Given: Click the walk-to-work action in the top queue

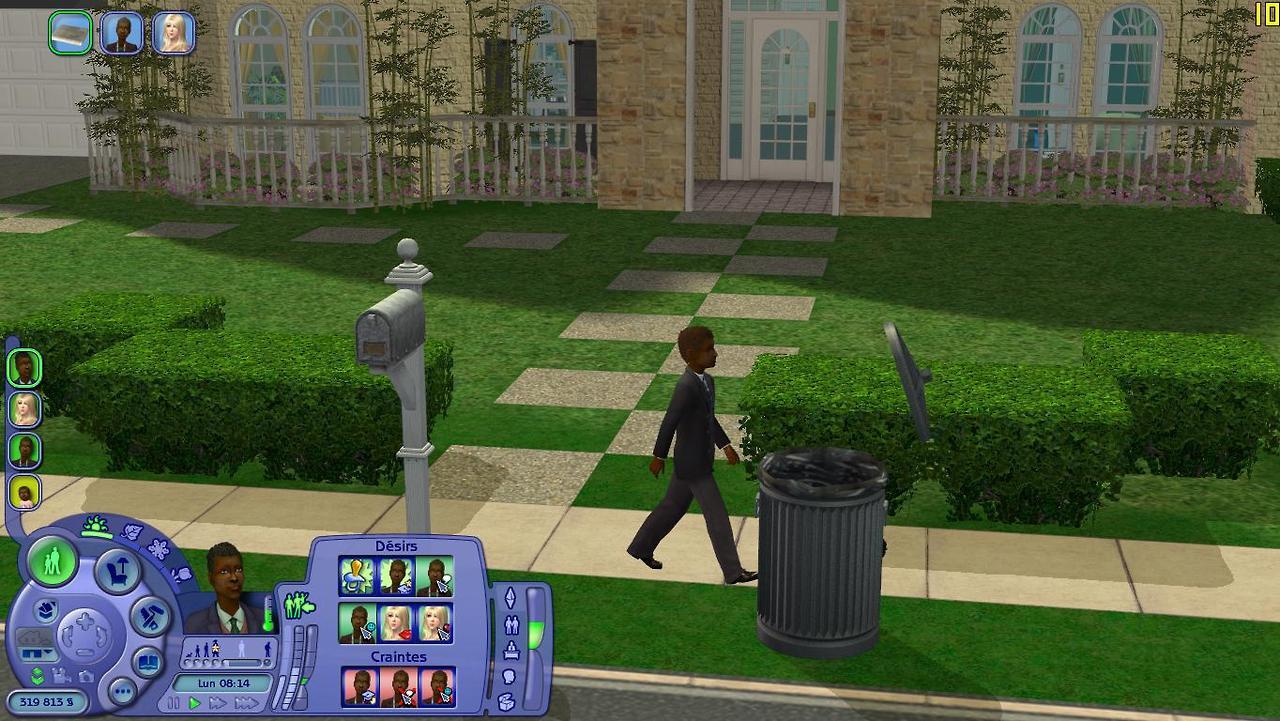Looking at the screenshot, I should click(x=70, y=33).
